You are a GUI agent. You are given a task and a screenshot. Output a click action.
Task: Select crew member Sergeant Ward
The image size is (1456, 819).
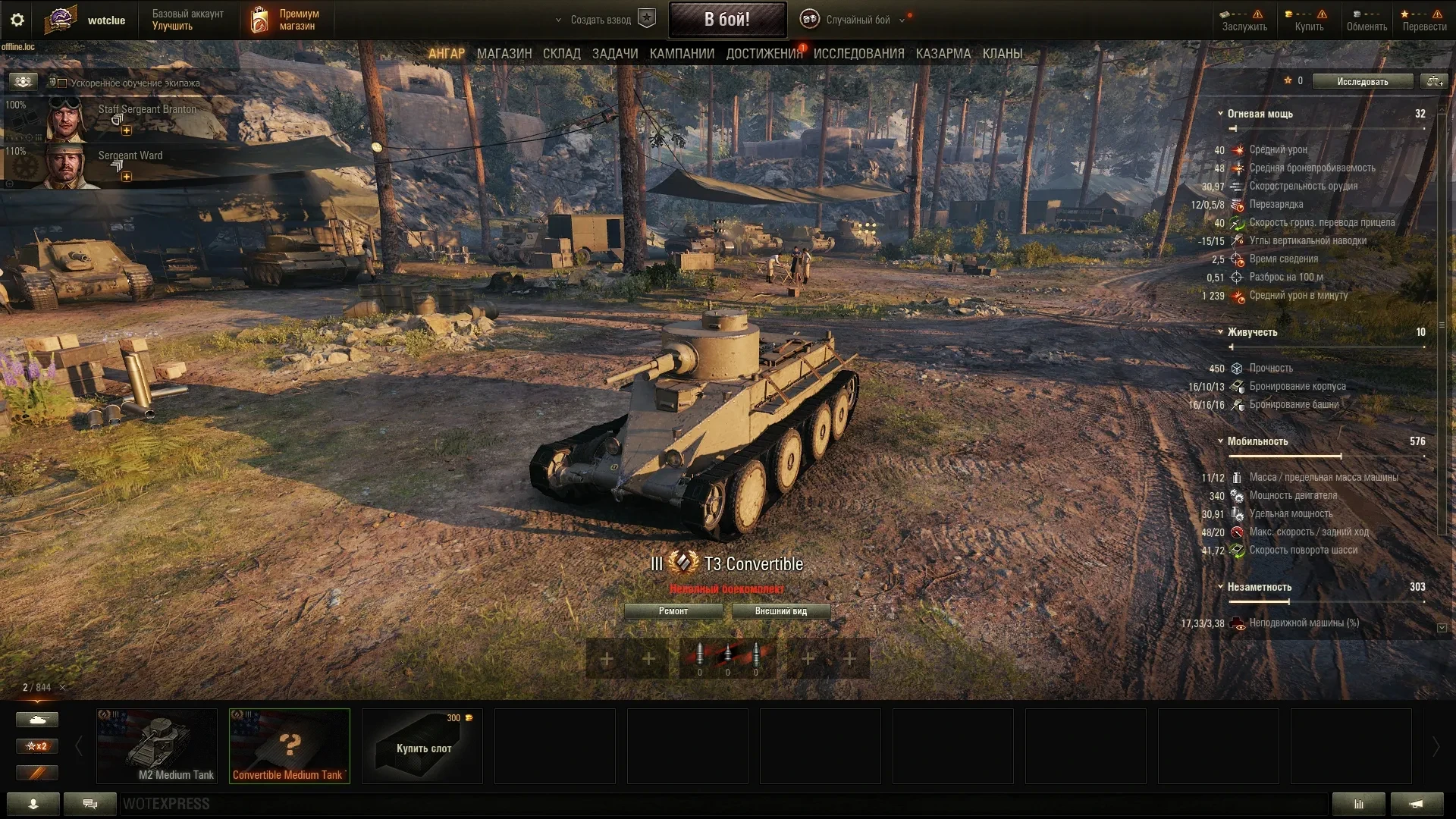[x=130, y=155]
